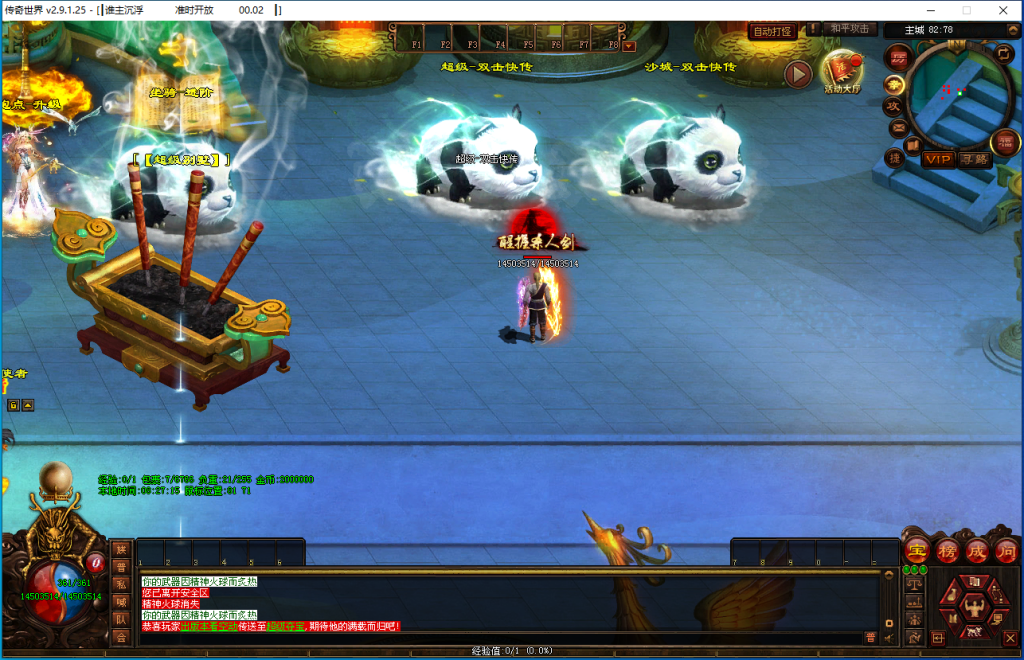Open the 攻 round button beside minimap

893,105
